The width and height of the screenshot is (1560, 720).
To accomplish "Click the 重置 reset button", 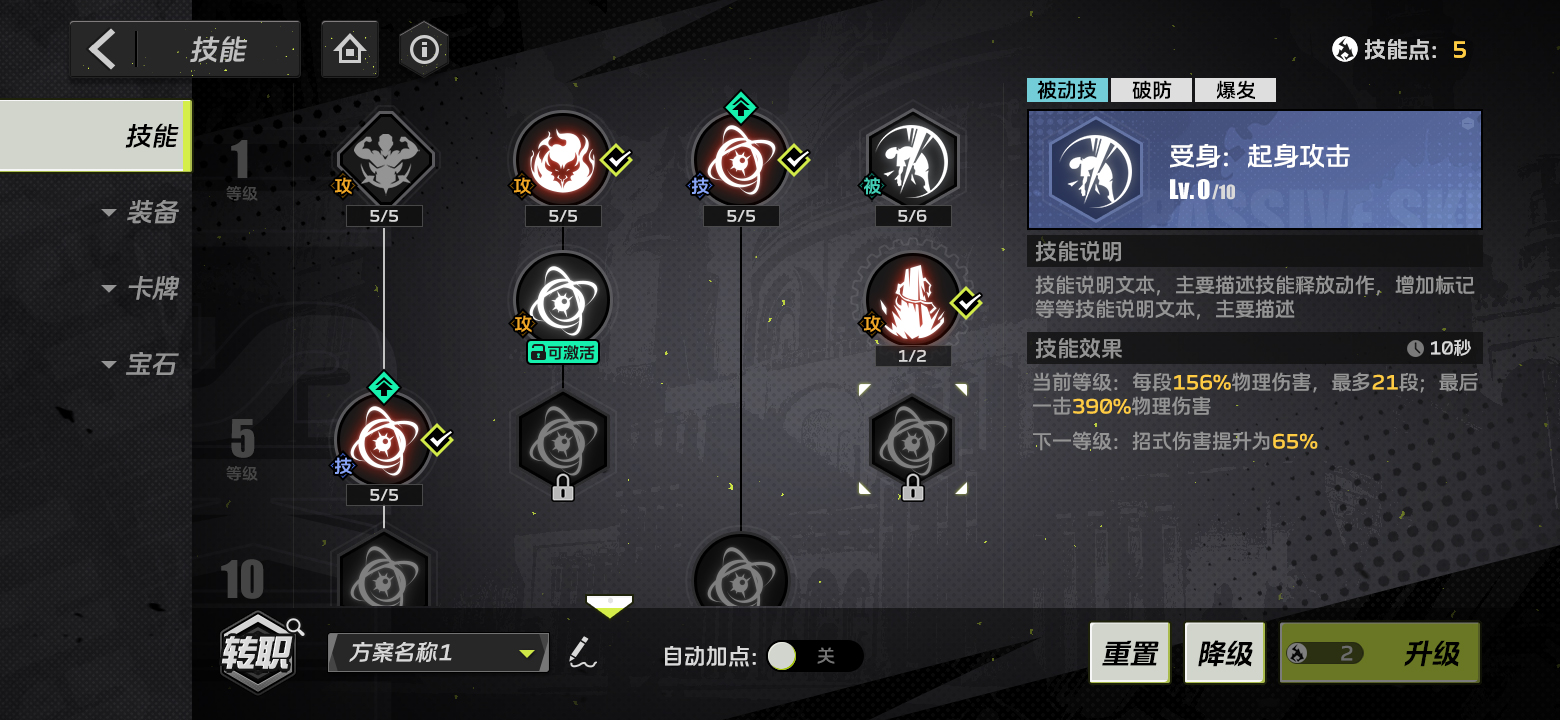I will [1129, 653].
